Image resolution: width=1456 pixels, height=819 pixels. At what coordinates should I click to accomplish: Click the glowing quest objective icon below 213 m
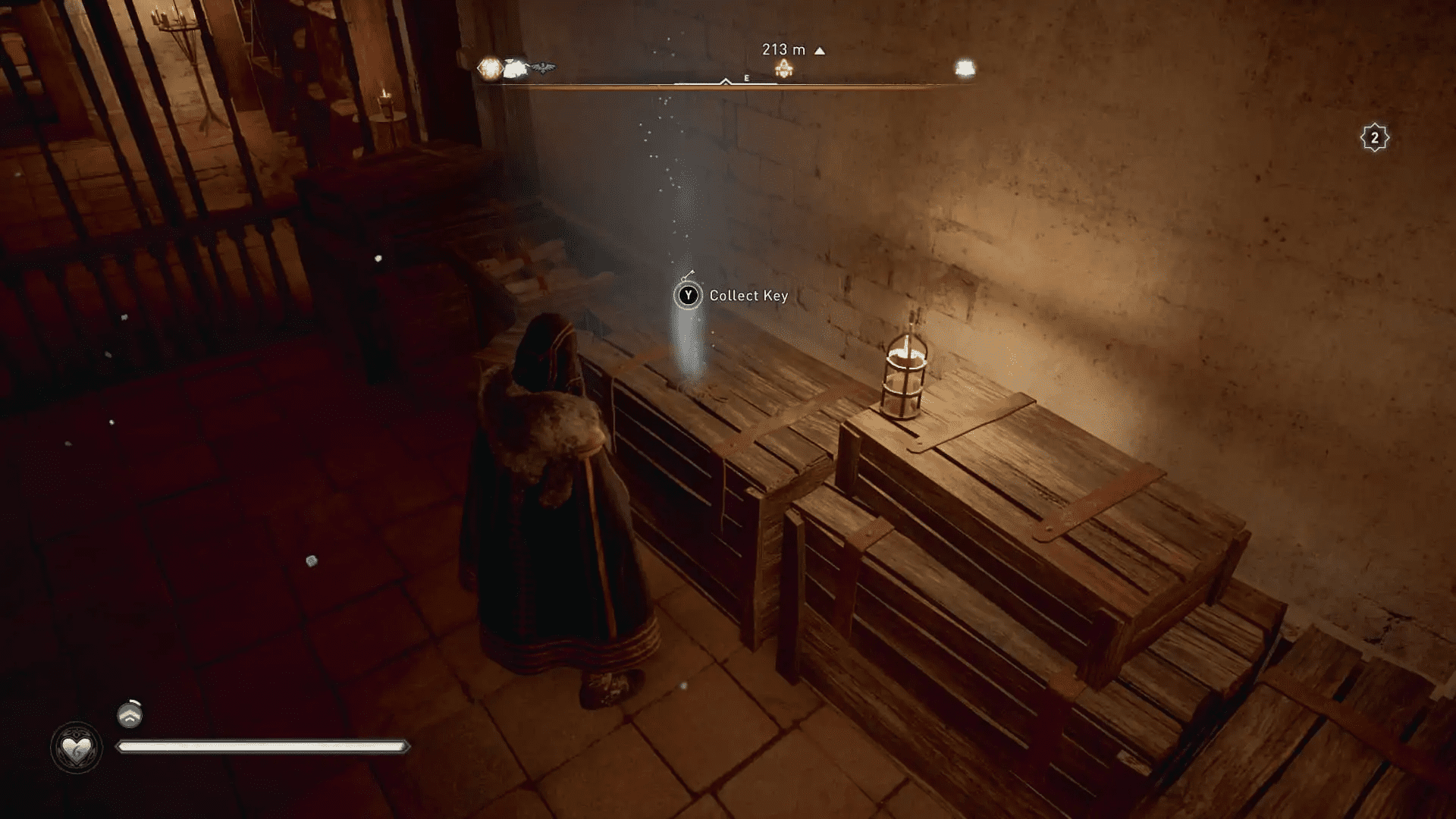point(783,70)
